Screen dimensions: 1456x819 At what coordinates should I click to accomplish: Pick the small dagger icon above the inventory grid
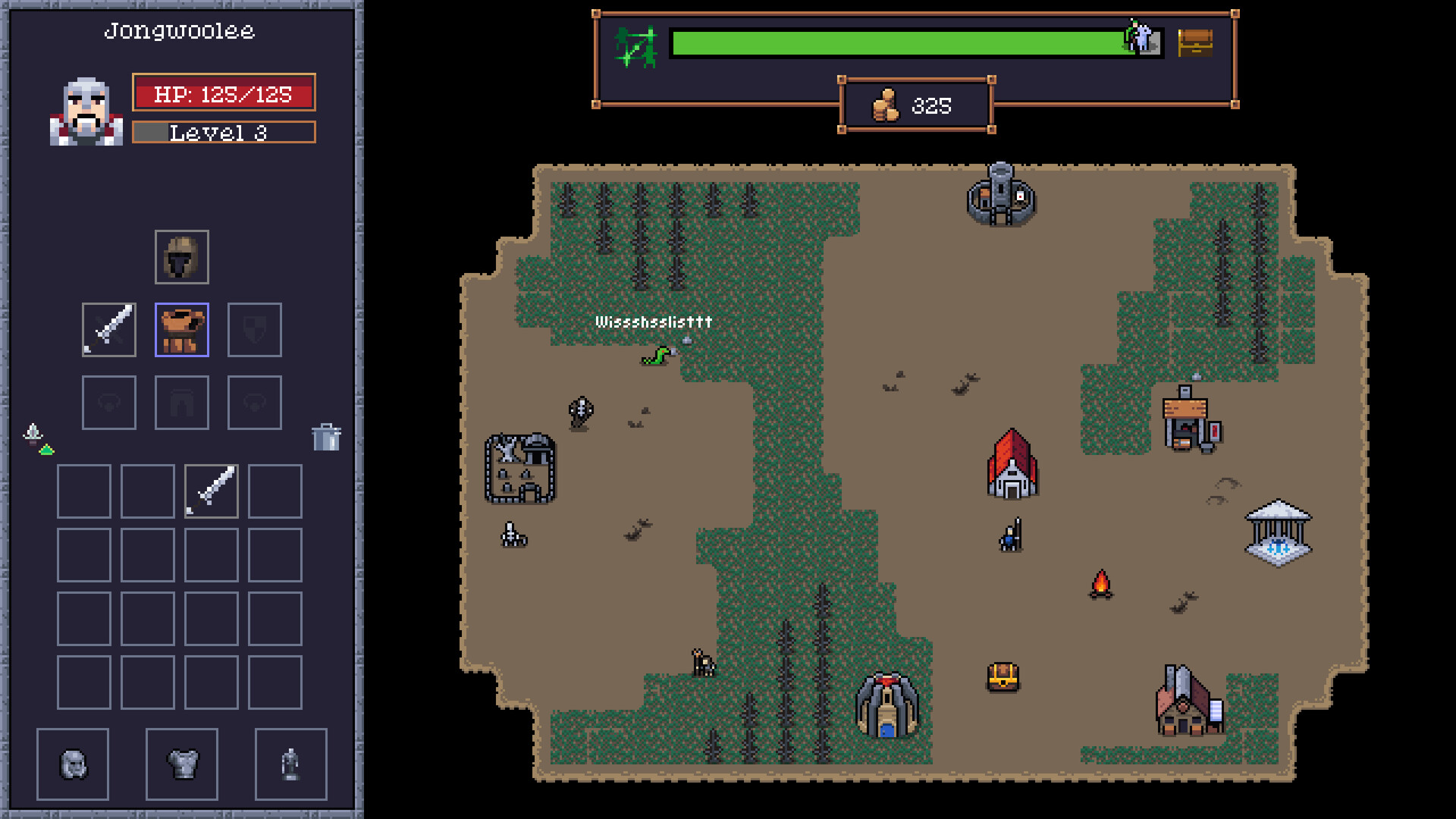pyautogui.click(x=31, y=432)
